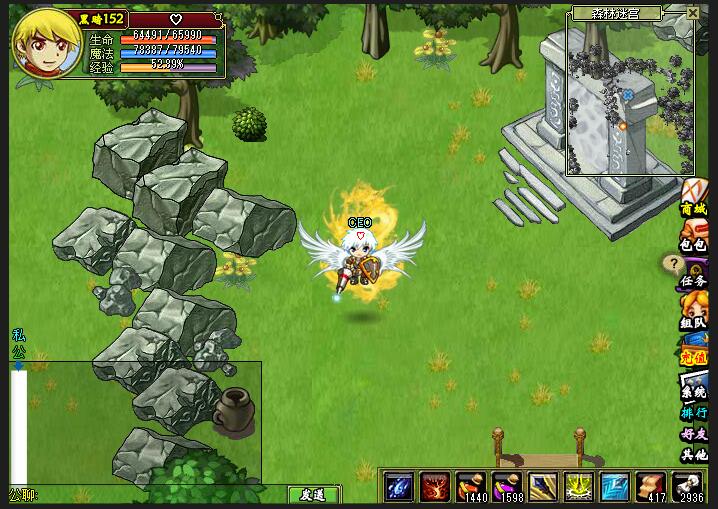Activate the blue swirl skill
Image resolution: width=718 pixels, height=509 pixels.
click(x=399, y=487)
